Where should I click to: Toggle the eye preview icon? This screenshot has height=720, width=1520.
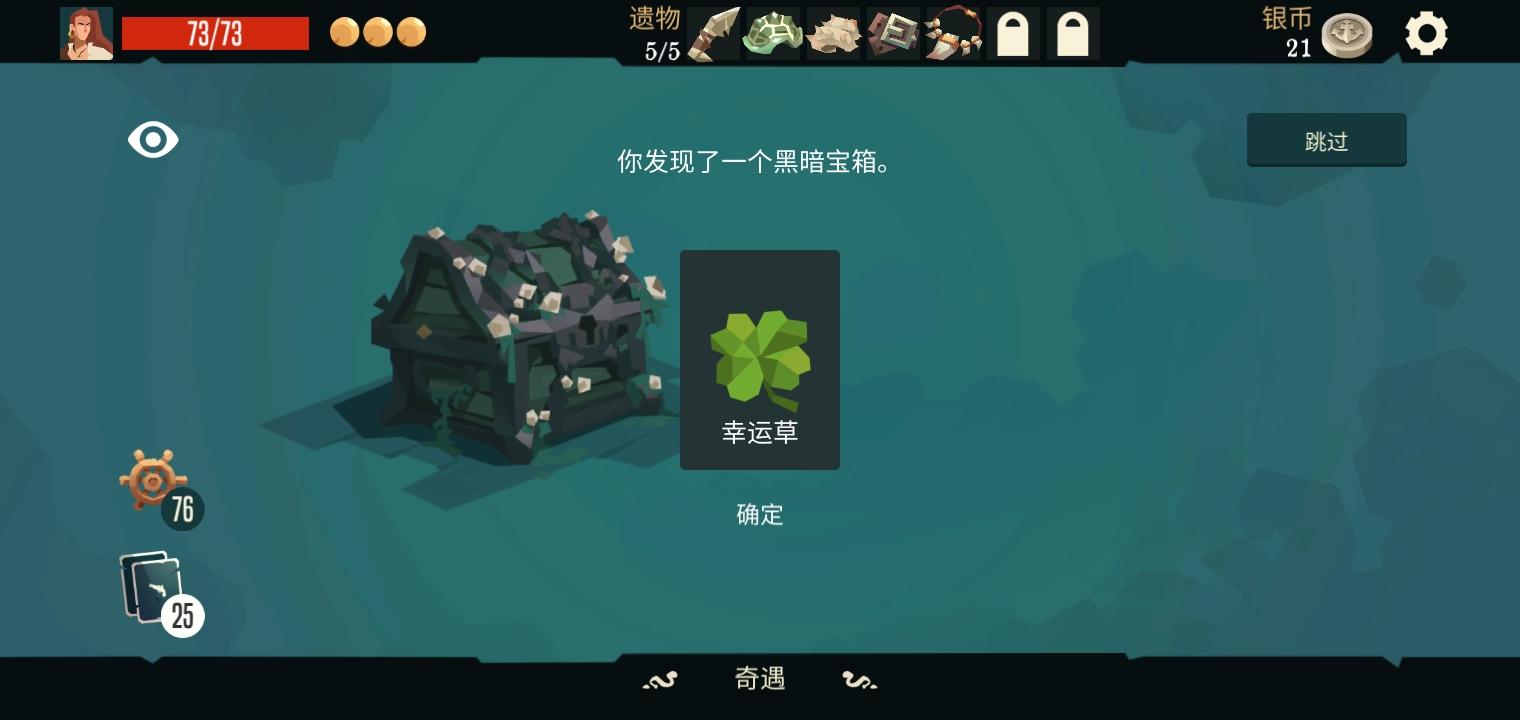tap(153, 139)
